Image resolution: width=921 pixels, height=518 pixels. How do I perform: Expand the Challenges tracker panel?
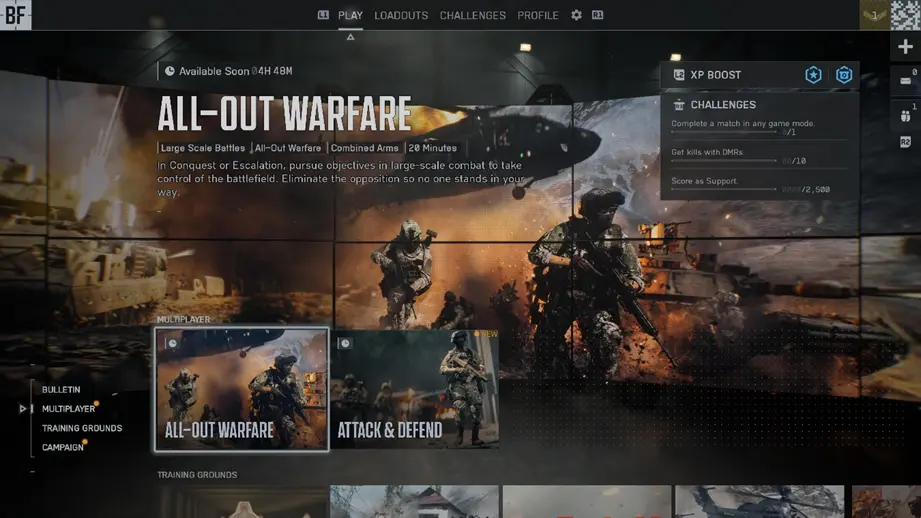723,105
